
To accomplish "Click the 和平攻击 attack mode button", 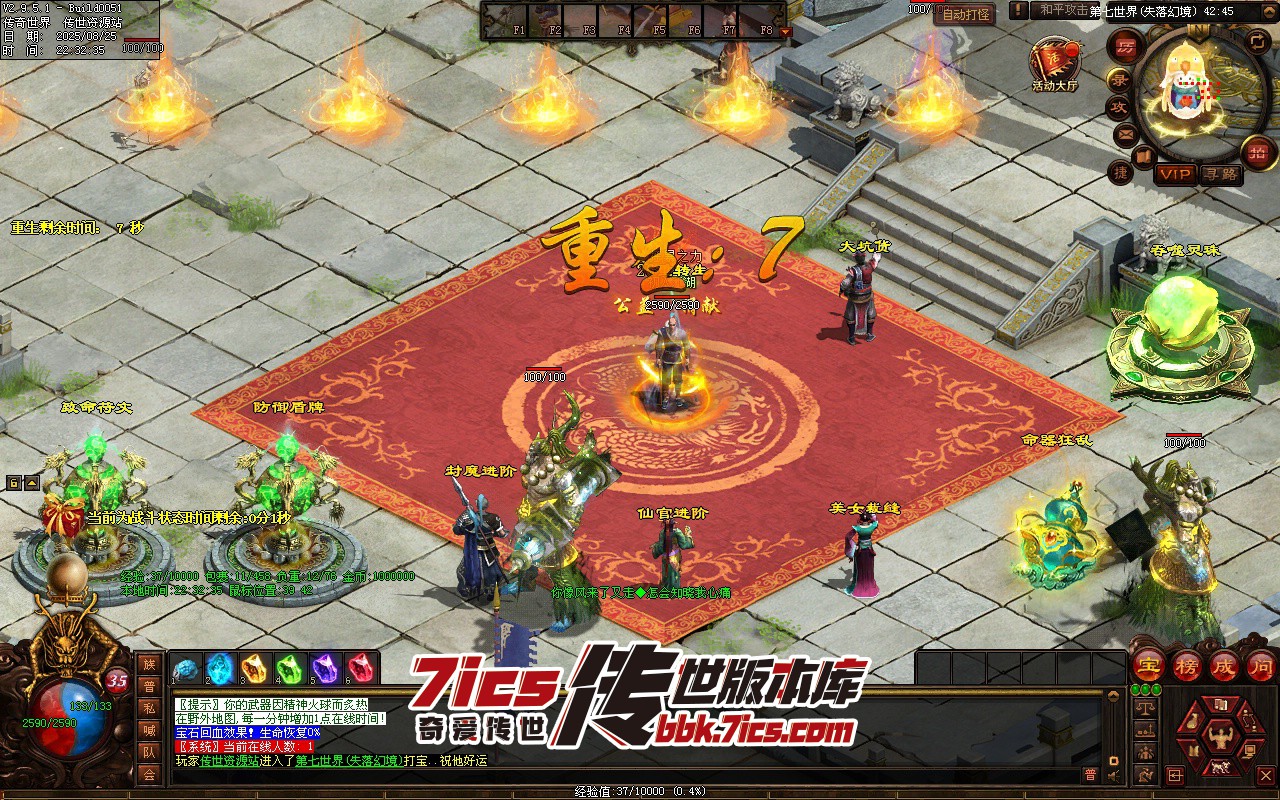I will (x=1063, y=10).
